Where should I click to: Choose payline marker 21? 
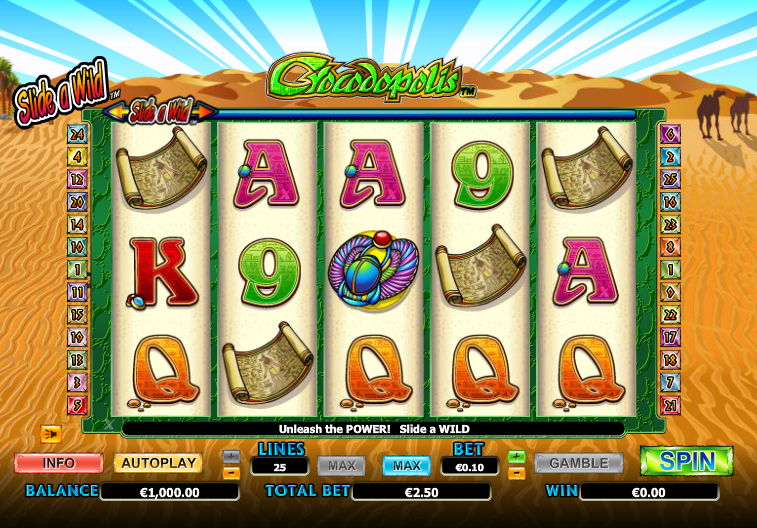click(670, 405)
